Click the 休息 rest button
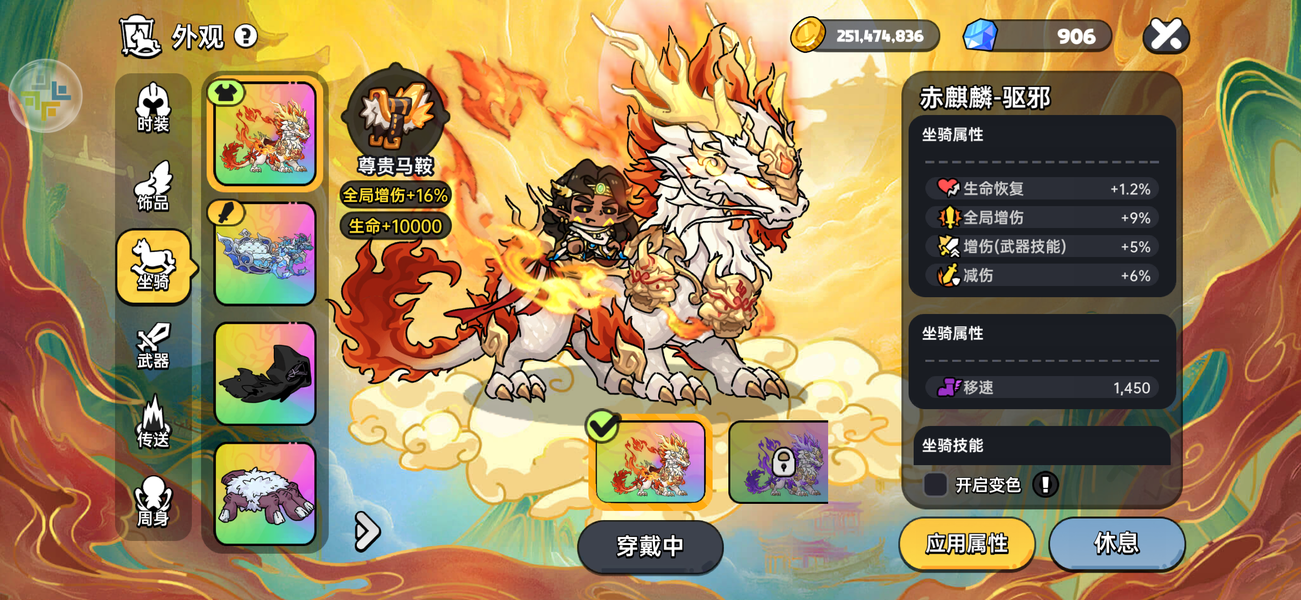Viewport: 1301px width, 600px height. (1116, 543)
